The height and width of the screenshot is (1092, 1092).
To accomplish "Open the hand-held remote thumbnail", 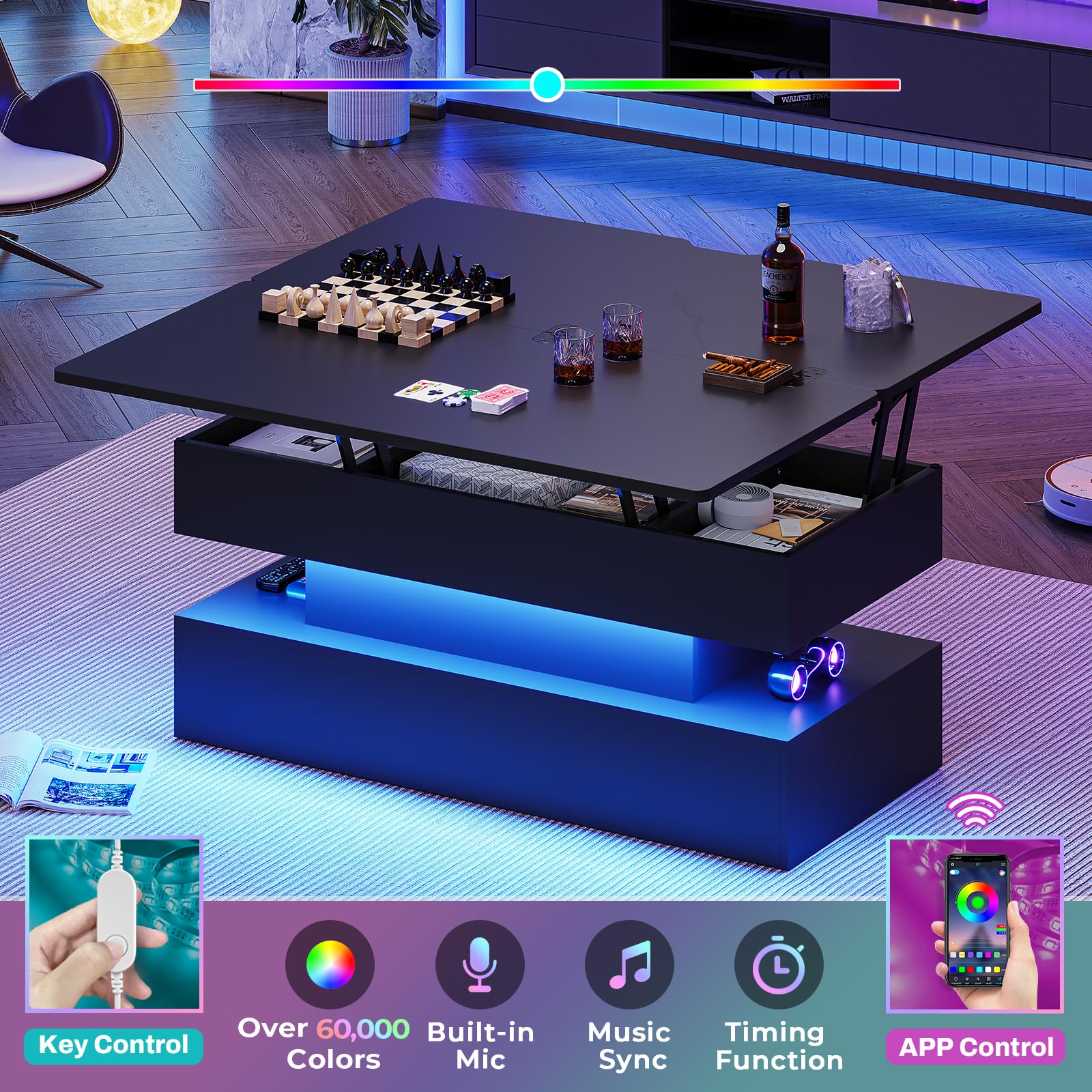I will (114, 925).
